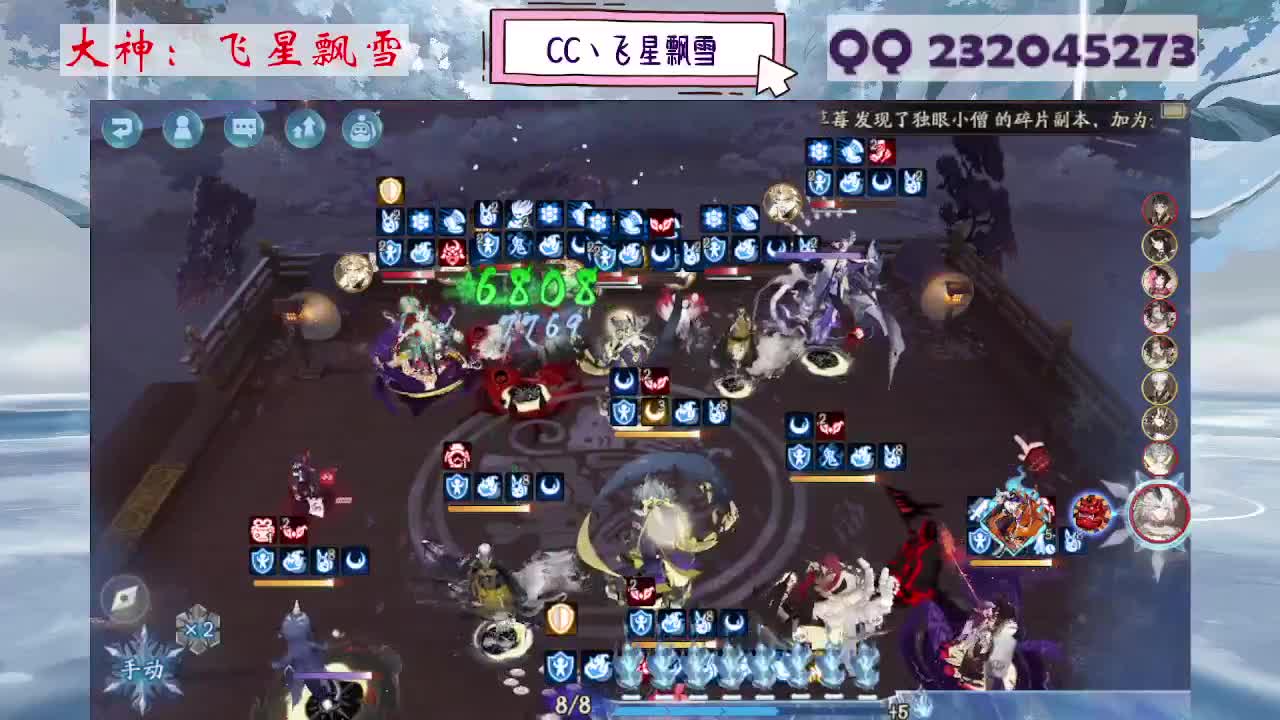Click the return arrow to exit battle
This screenshot has height=720, width=1280.
(x=122, y=128)
